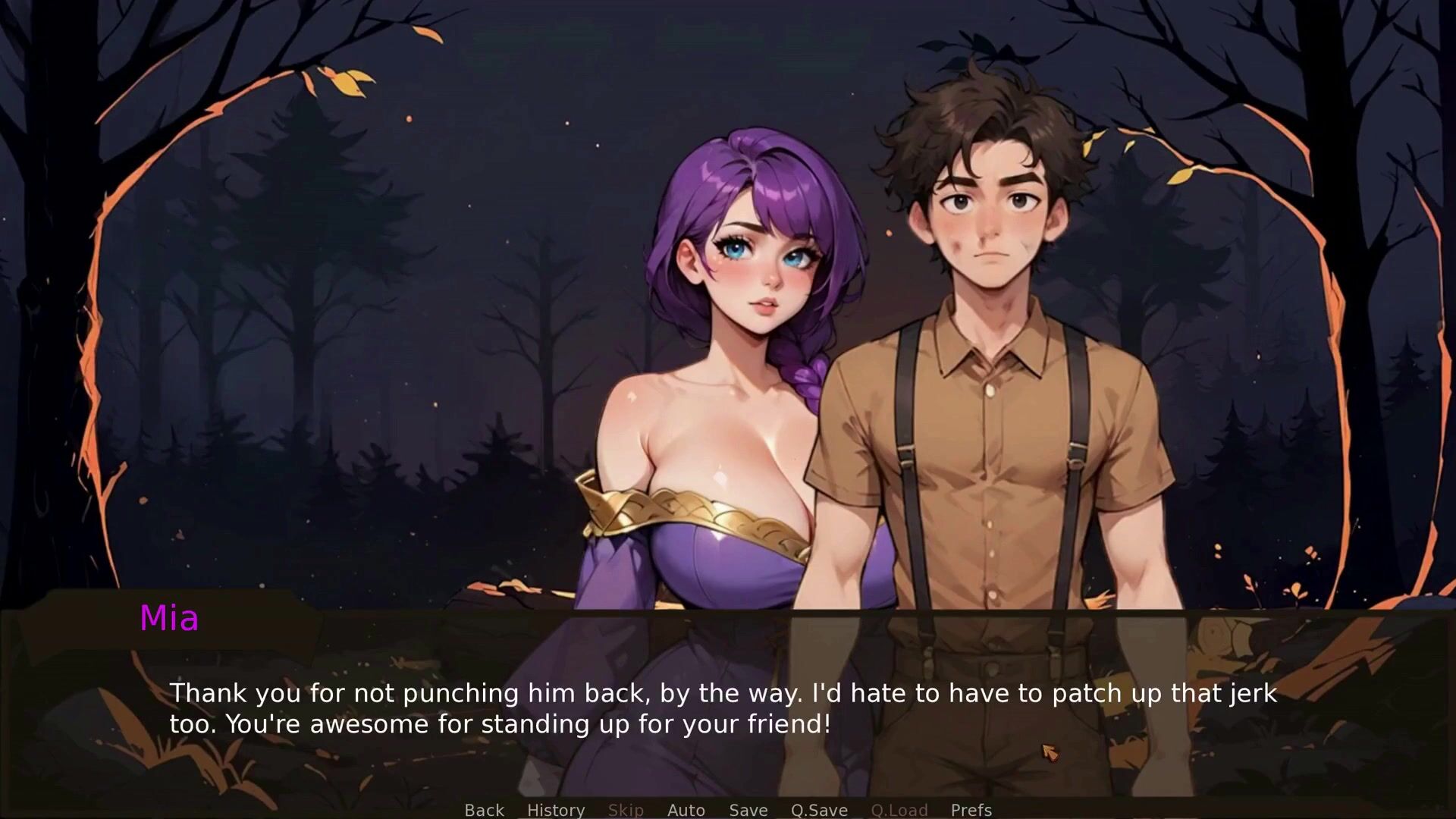This screenshot has height=819, width=1456.
Task: Open the dialogue History log
Action: pos(556,810)
